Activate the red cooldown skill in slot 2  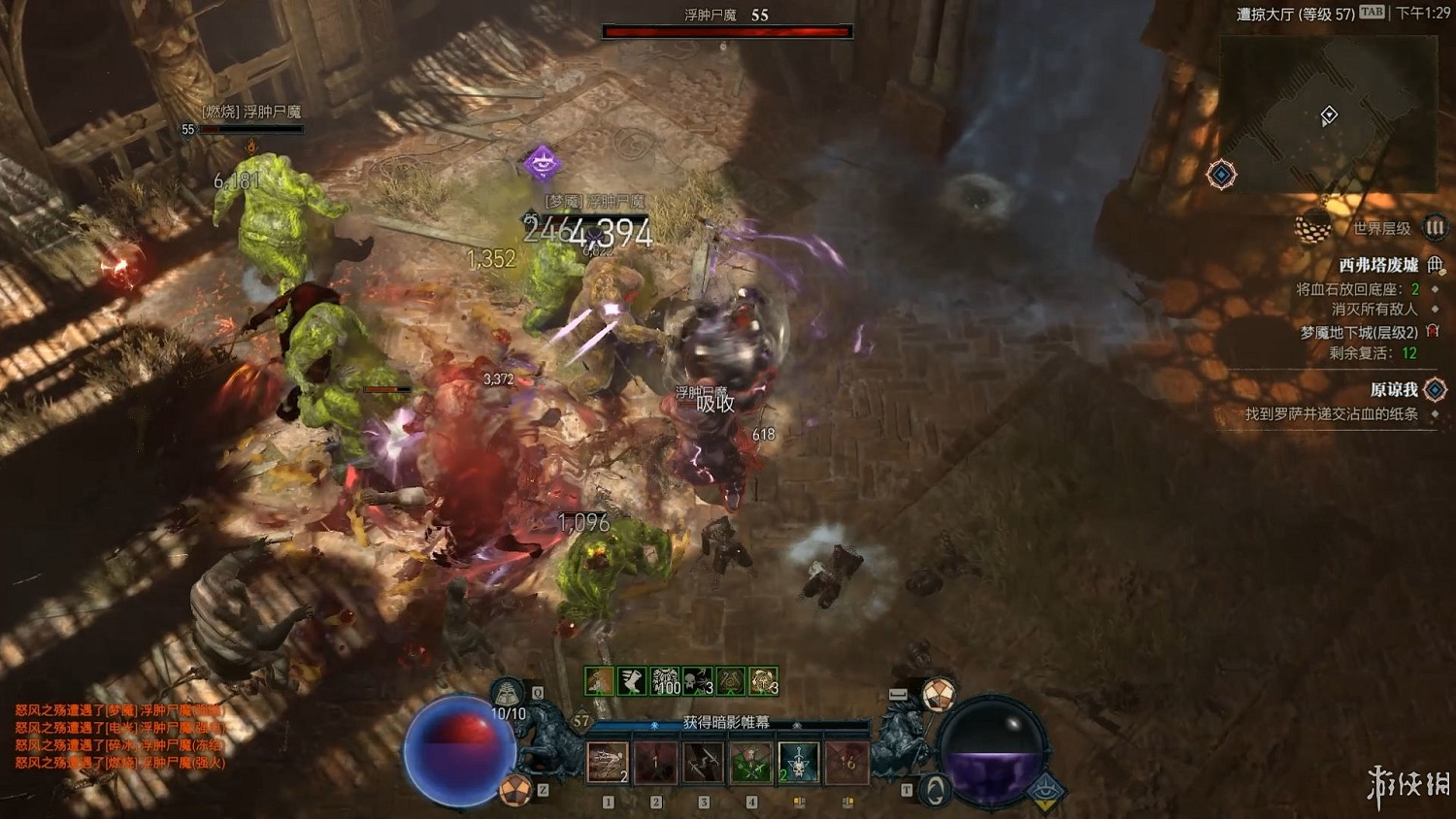(655, 764)
